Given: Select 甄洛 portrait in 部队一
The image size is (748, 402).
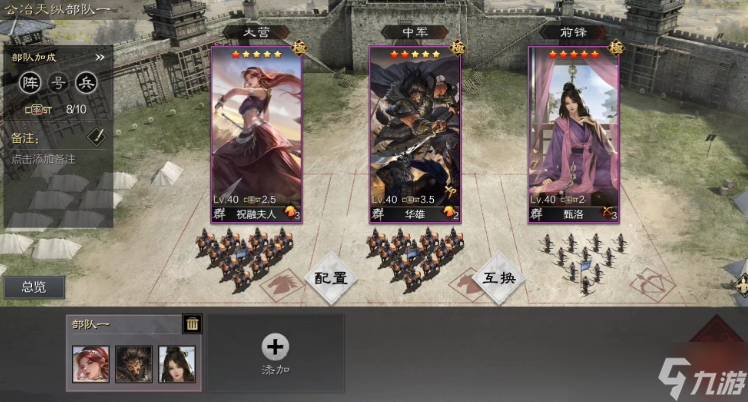Looking at the screenshot, I should point(177,364).
